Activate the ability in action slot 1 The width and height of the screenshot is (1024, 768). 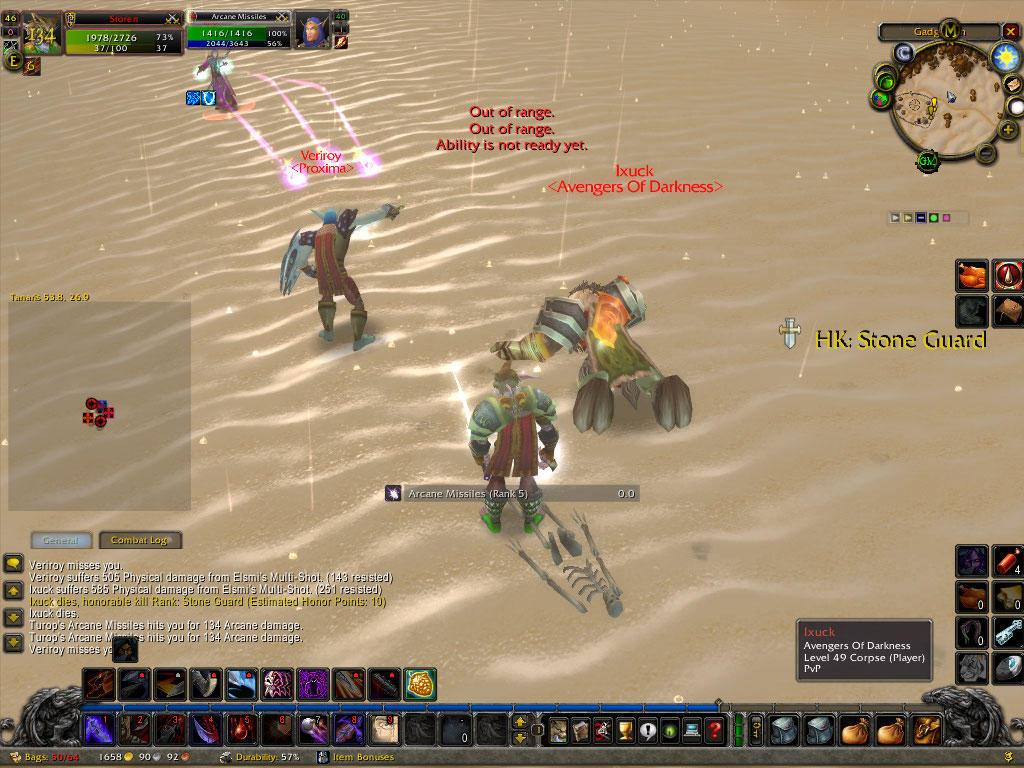pyautogui.click(x=99, y=729)
